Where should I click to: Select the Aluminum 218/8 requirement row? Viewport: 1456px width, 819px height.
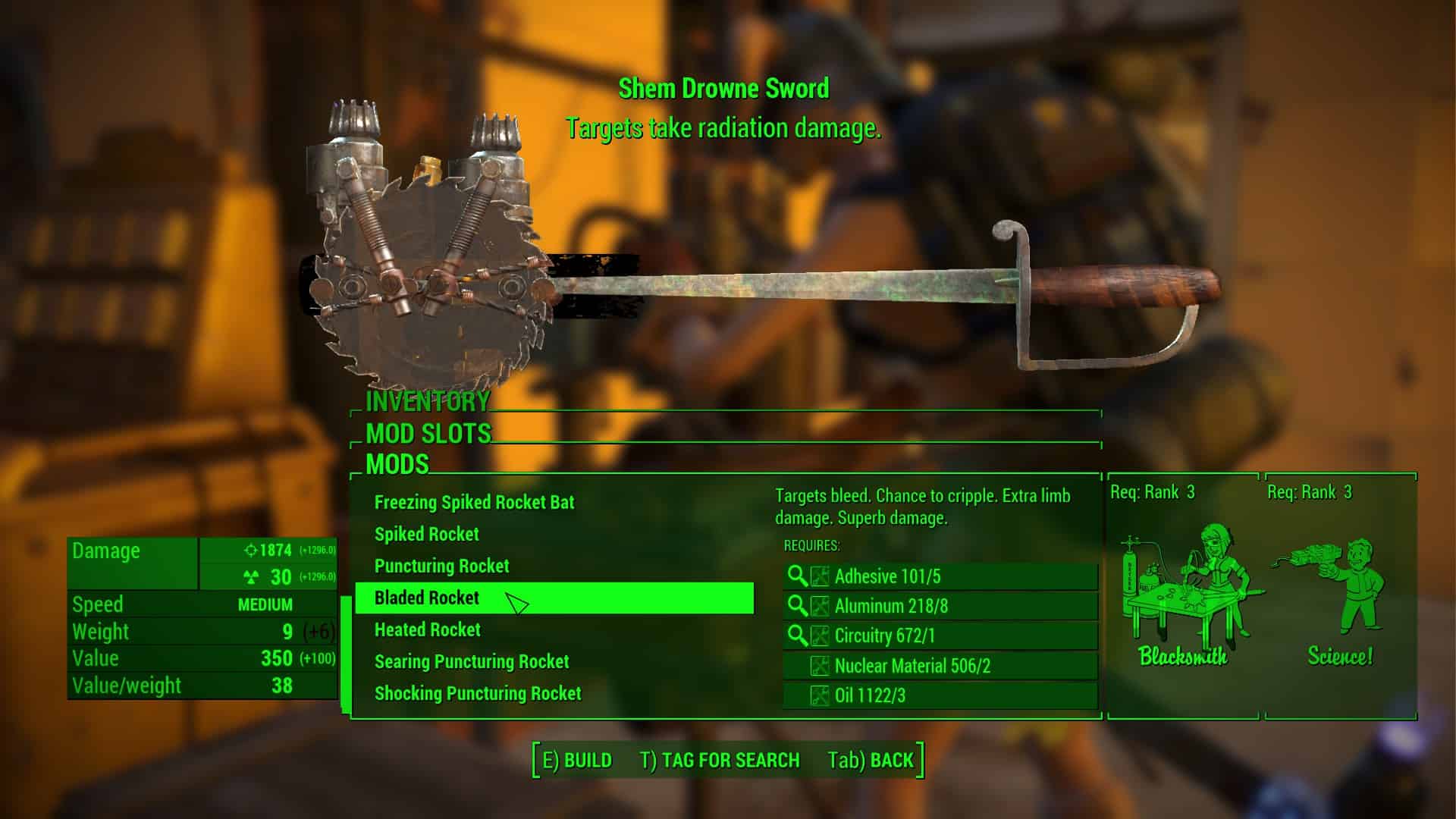click(940, 607)
